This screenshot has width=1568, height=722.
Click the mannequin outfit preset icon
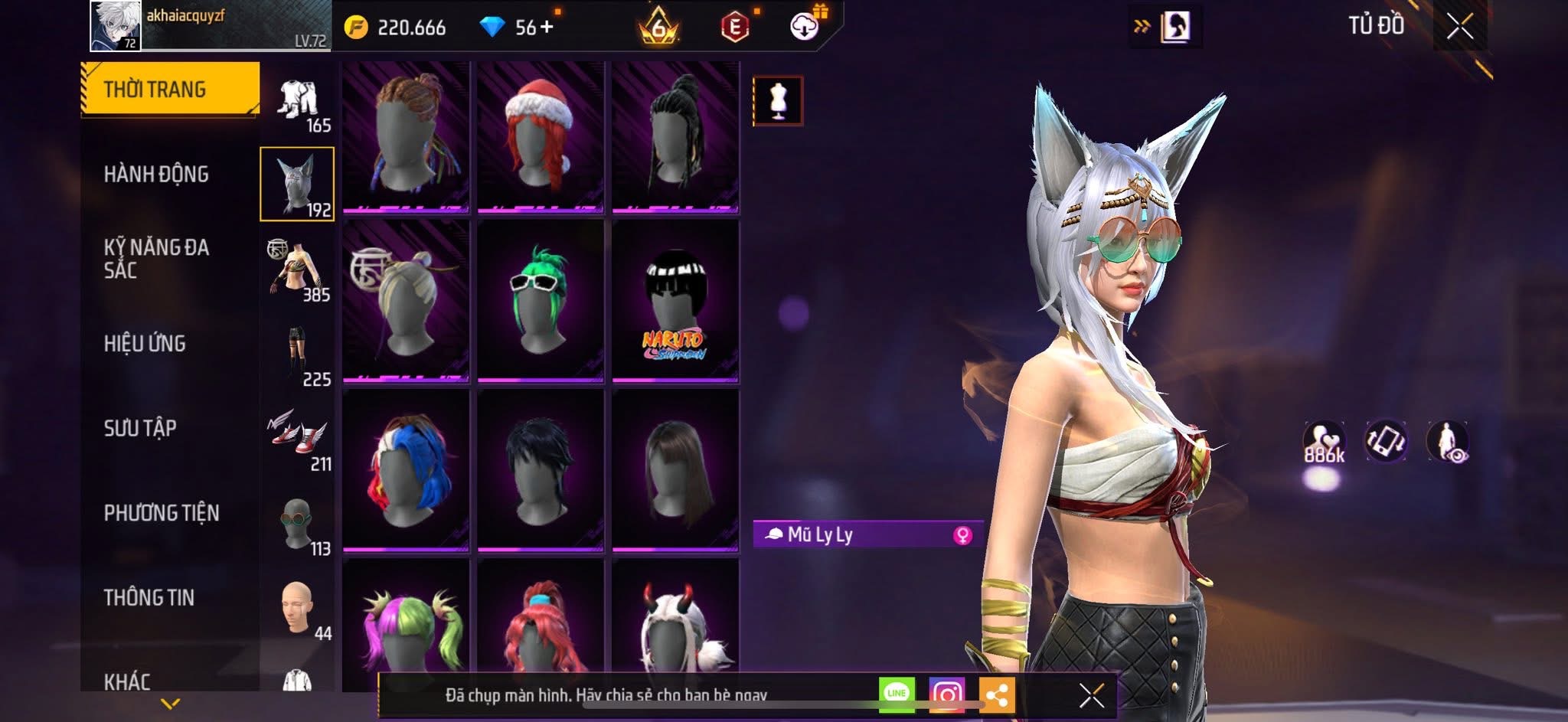tap(778, 100)
